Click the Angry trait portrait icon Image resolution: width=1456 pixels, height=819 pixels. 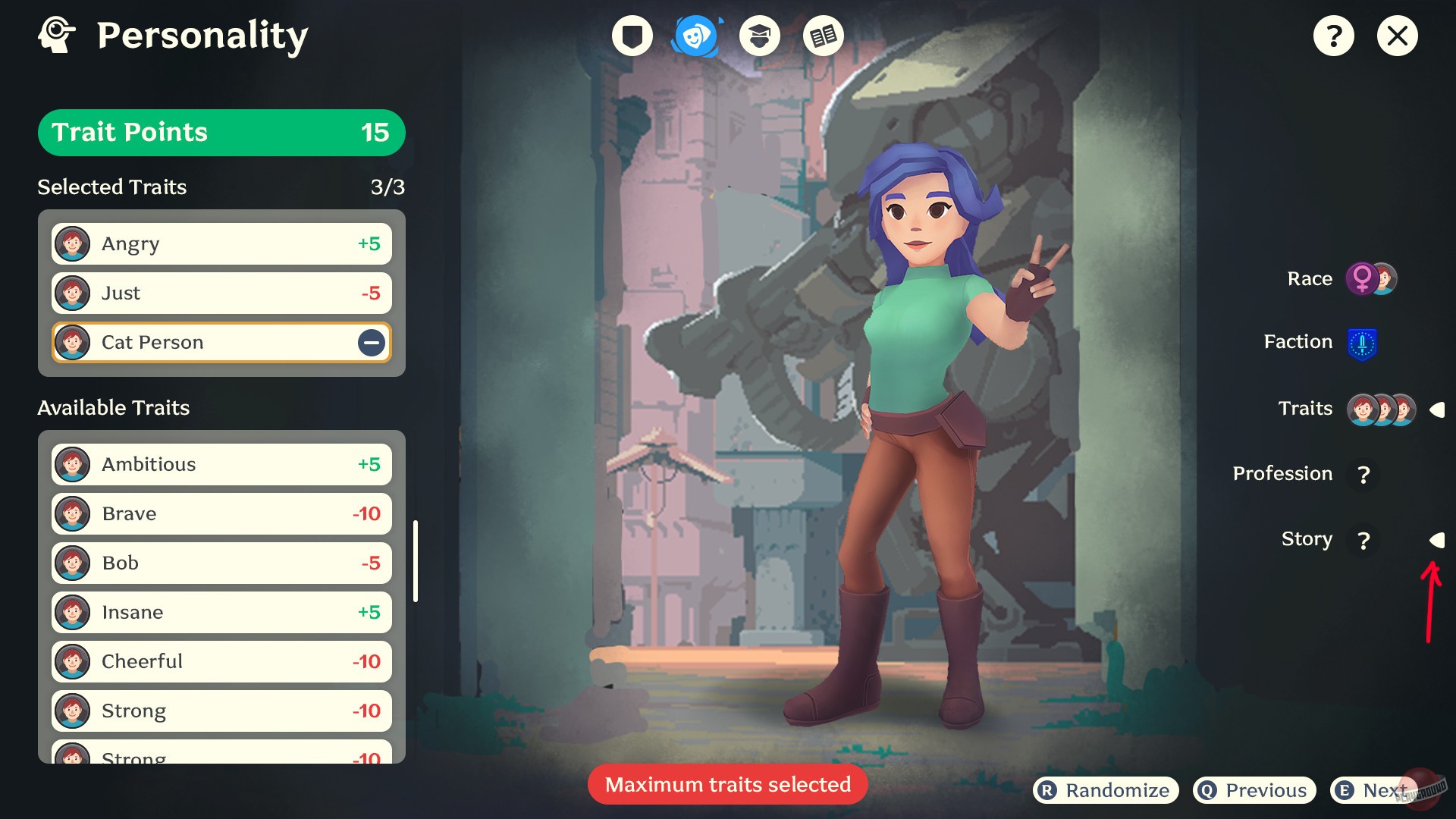point(73,243)
